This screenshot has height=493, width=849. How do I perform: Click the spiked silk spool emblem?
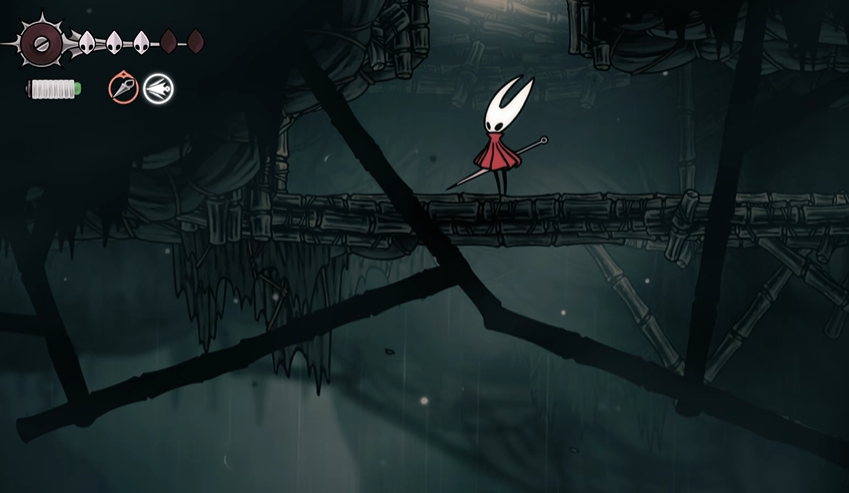[x=41, y=43]
